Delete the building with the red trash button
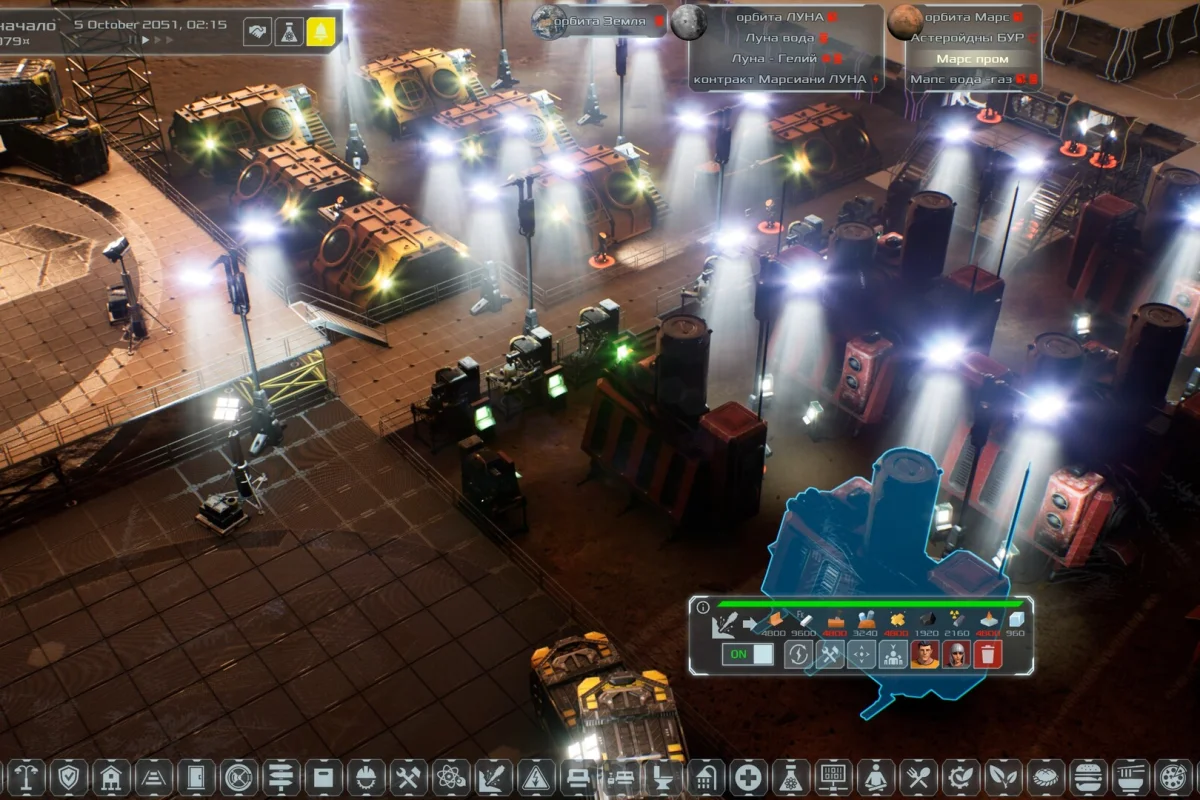Screen dimensions: 1200x800 pyautogui.click(x=988, y=655)
